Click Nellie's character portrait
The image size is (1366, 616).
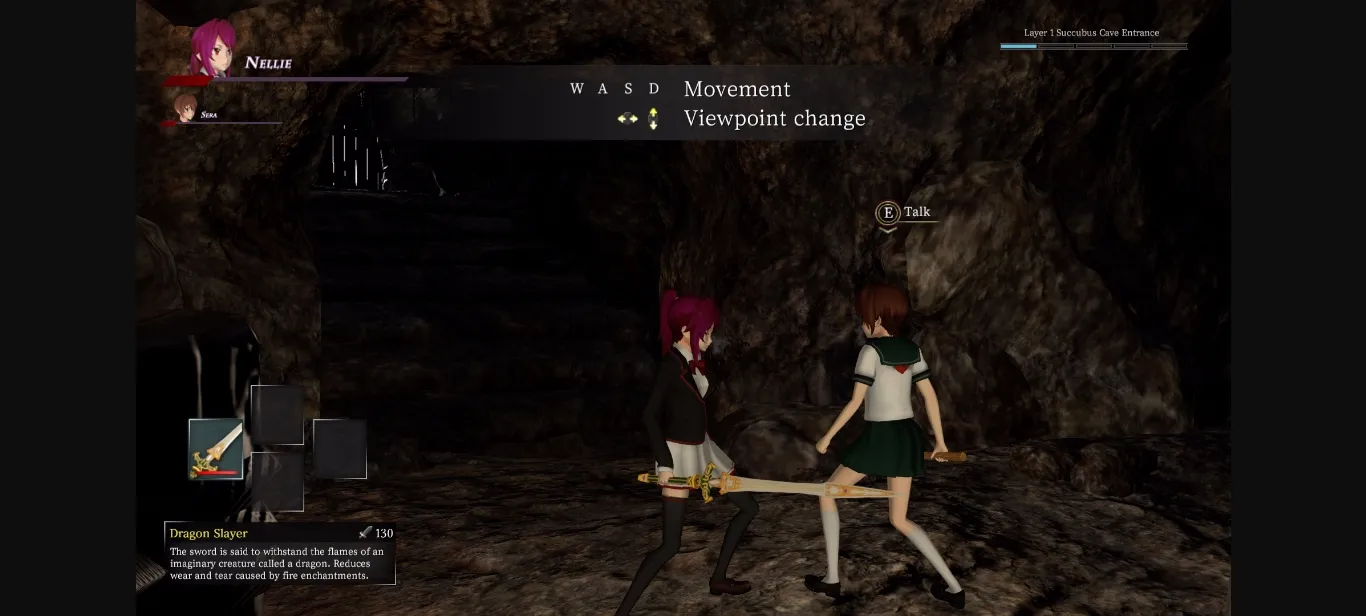click(x=213, y=48)
